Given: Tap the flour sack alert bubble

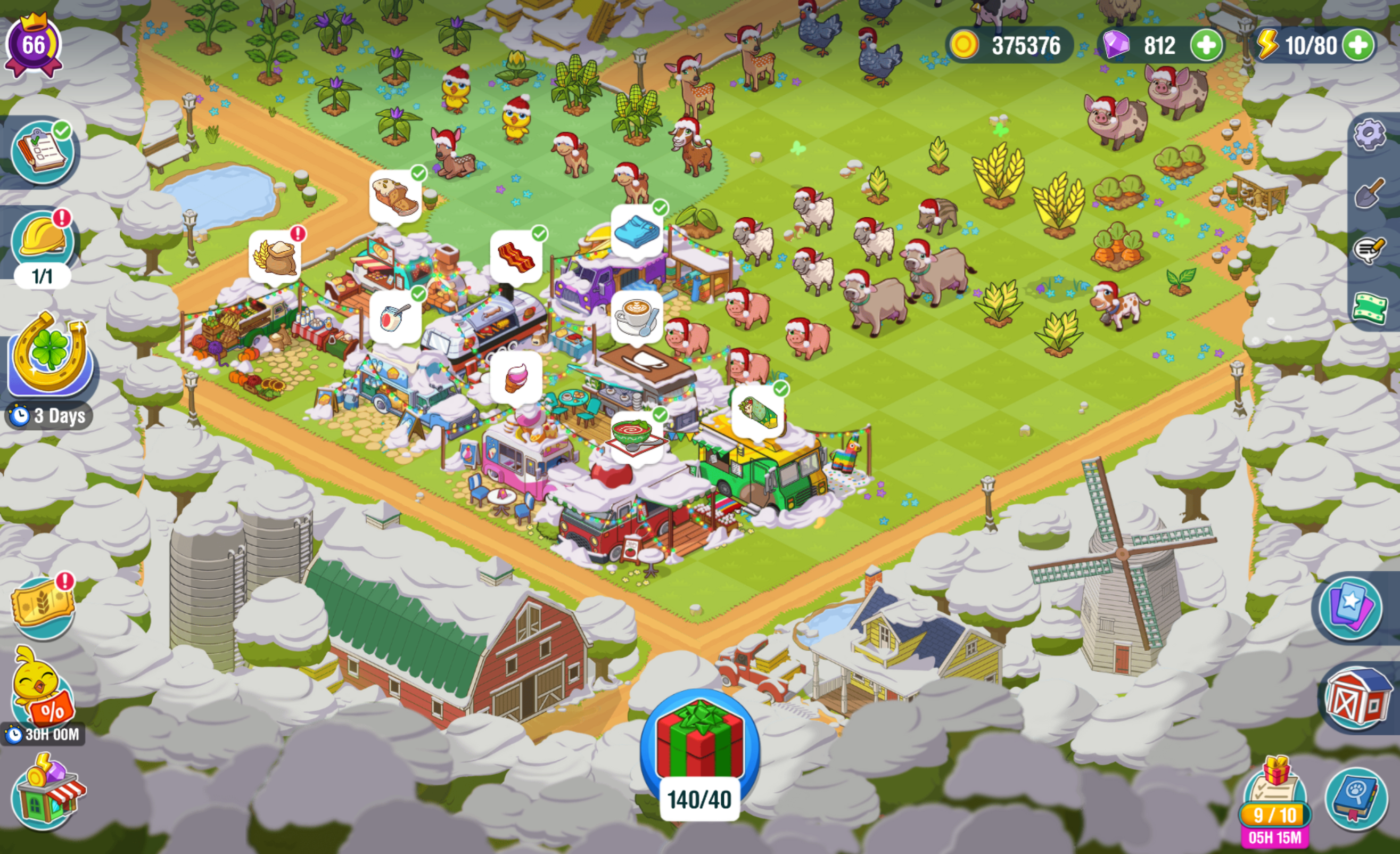Looking at the screenshot, I should coord(275,257).
